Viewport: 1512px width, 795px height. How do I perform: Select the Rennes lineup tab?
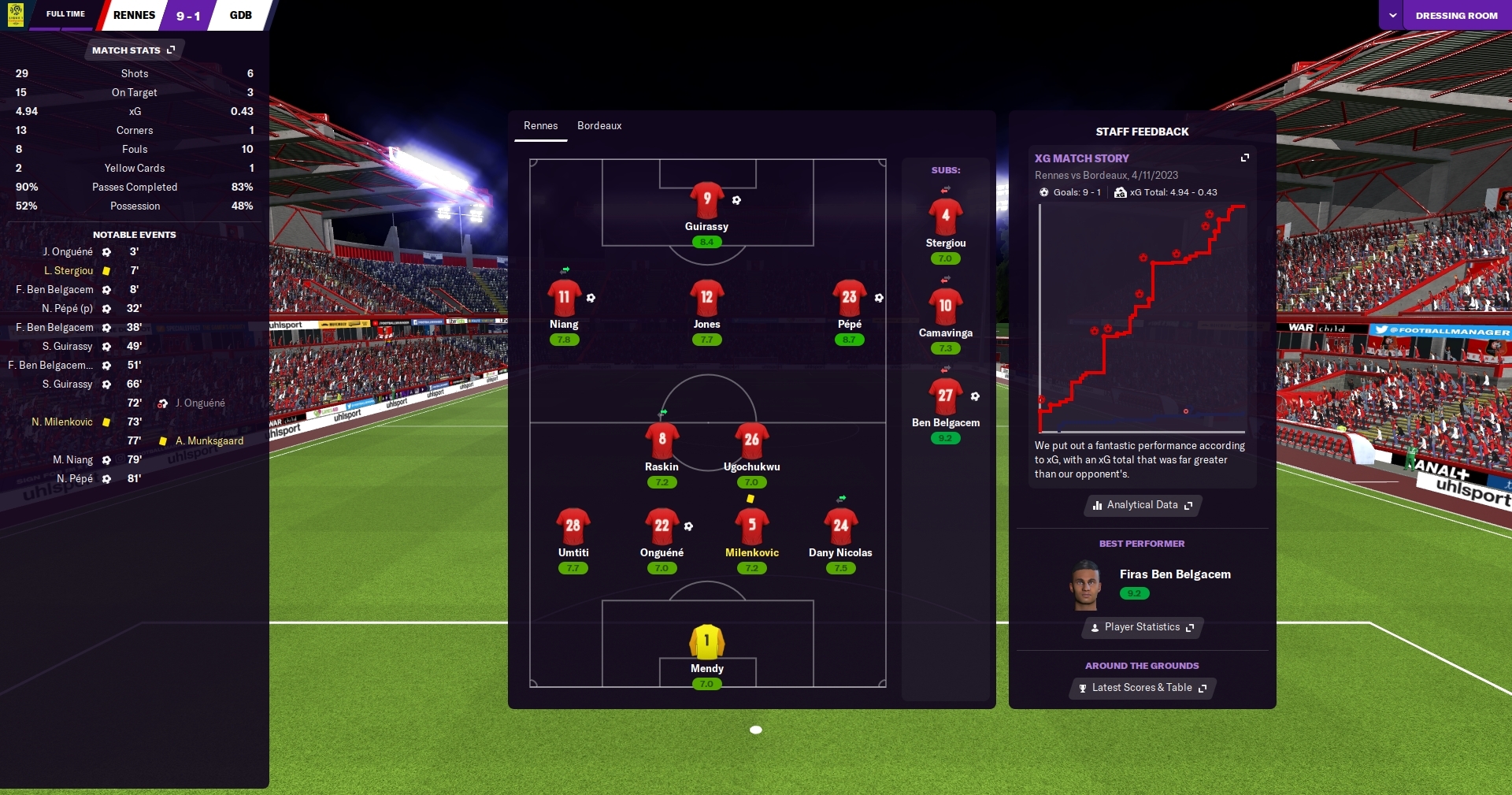540,126
